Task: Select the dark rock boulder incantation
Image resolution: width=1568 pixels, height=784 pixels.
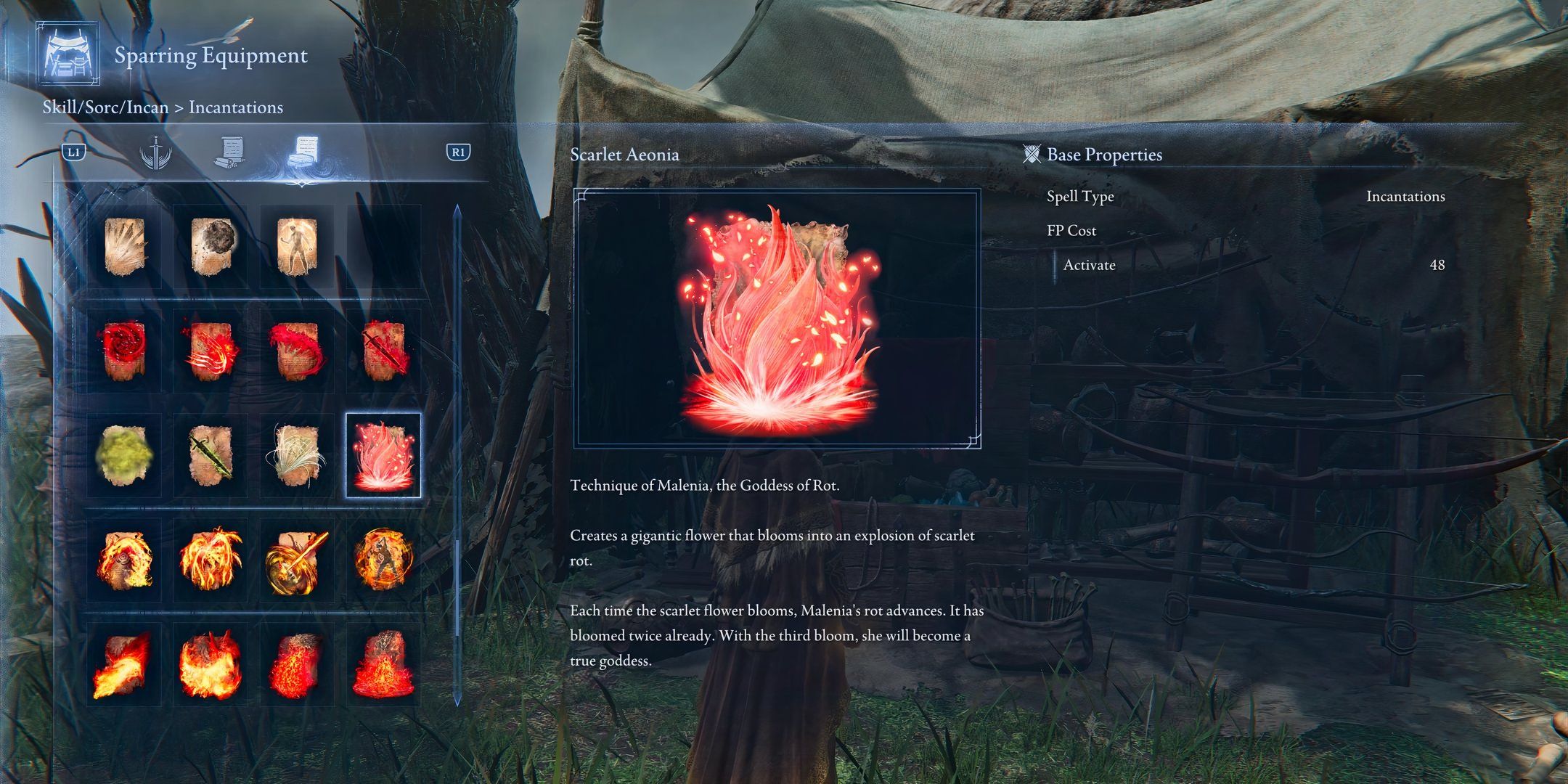Action: point(211,247)
